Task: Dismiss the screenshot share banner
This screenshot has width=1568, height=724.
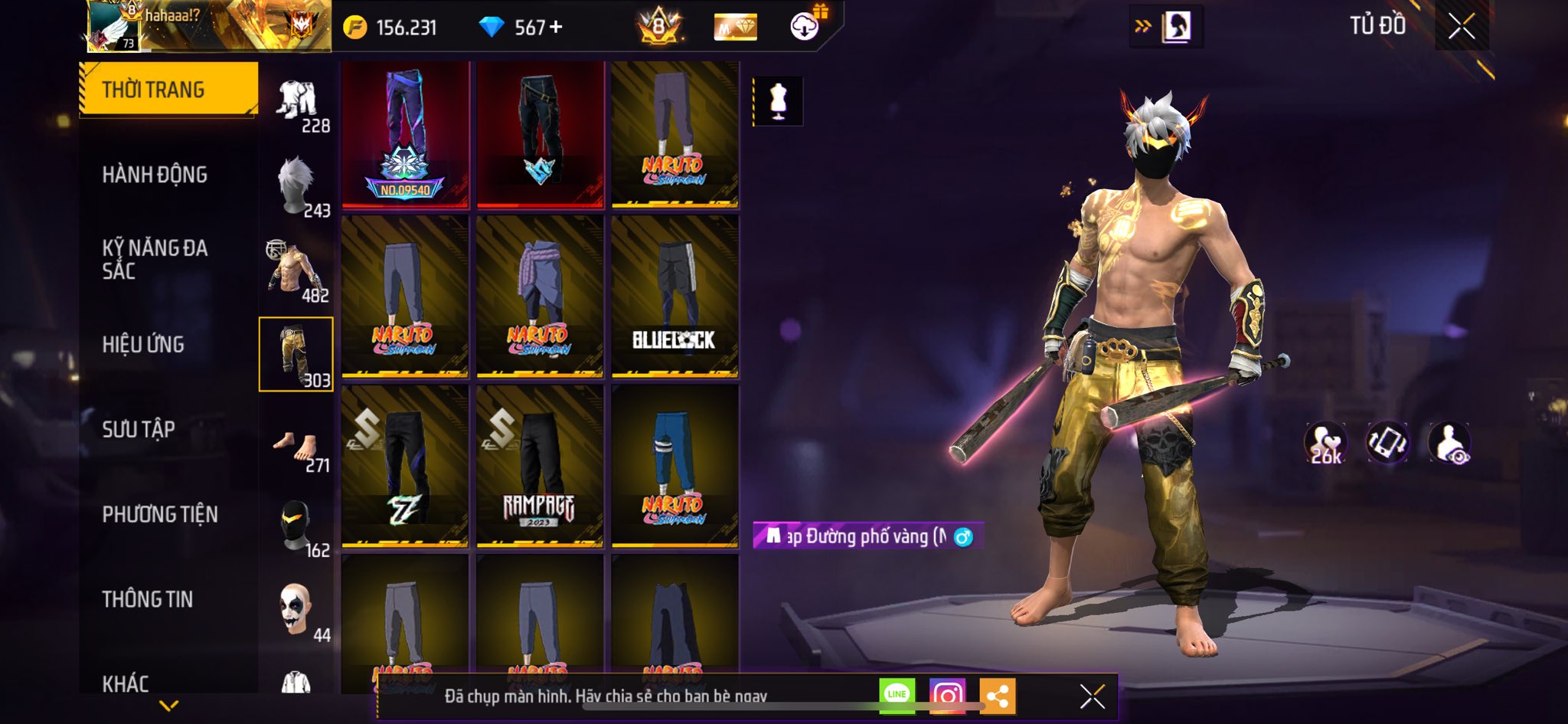Action: coord(1092,696)
